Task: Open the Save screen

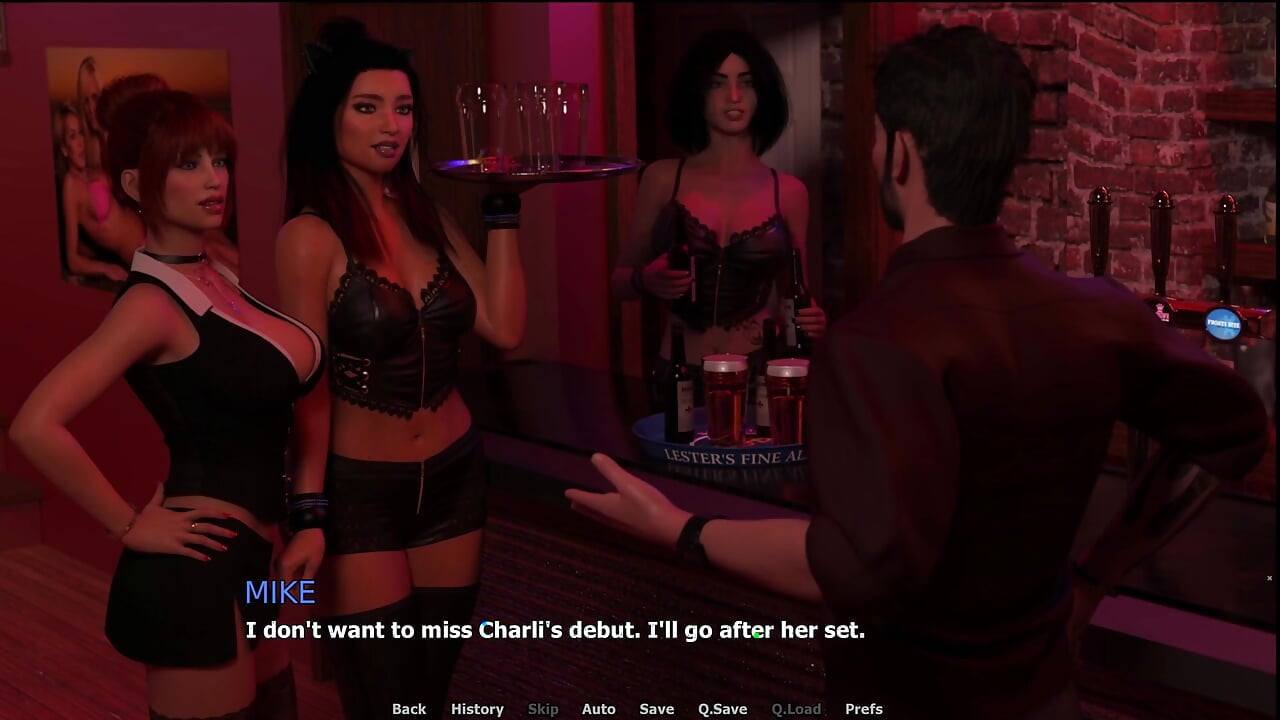Action: click(x=656, y=708)
